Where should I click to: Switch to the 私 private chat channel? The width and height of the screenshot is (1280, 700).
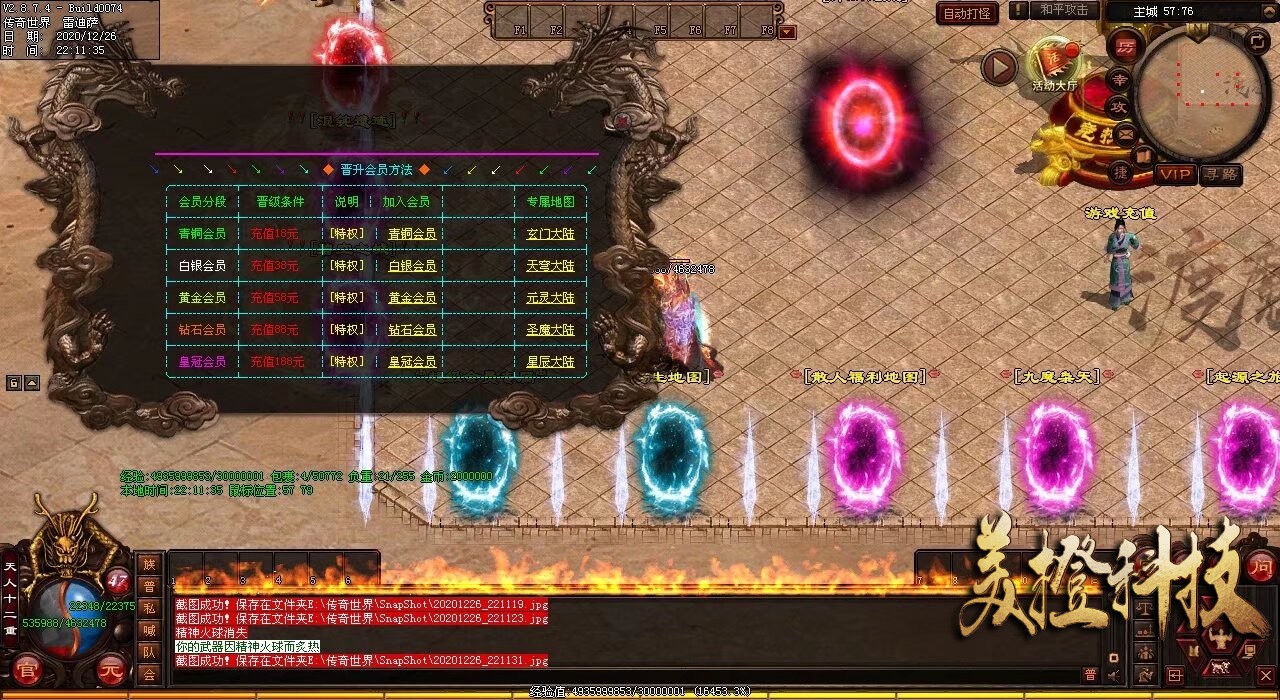pos(149,608)
